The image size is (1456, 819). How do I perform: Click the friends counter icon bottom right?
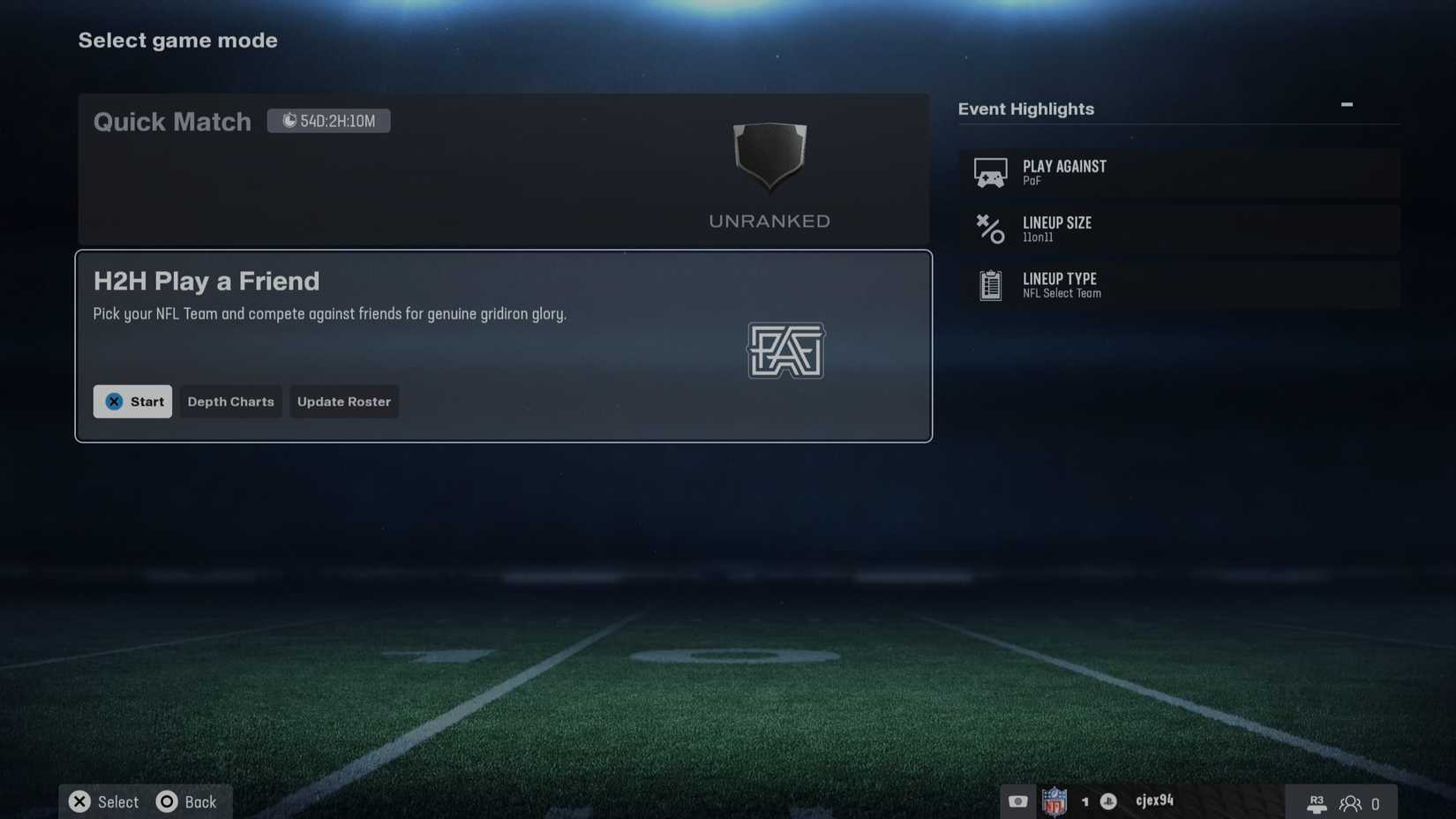pyautogui.click(x=1351, y=803)
